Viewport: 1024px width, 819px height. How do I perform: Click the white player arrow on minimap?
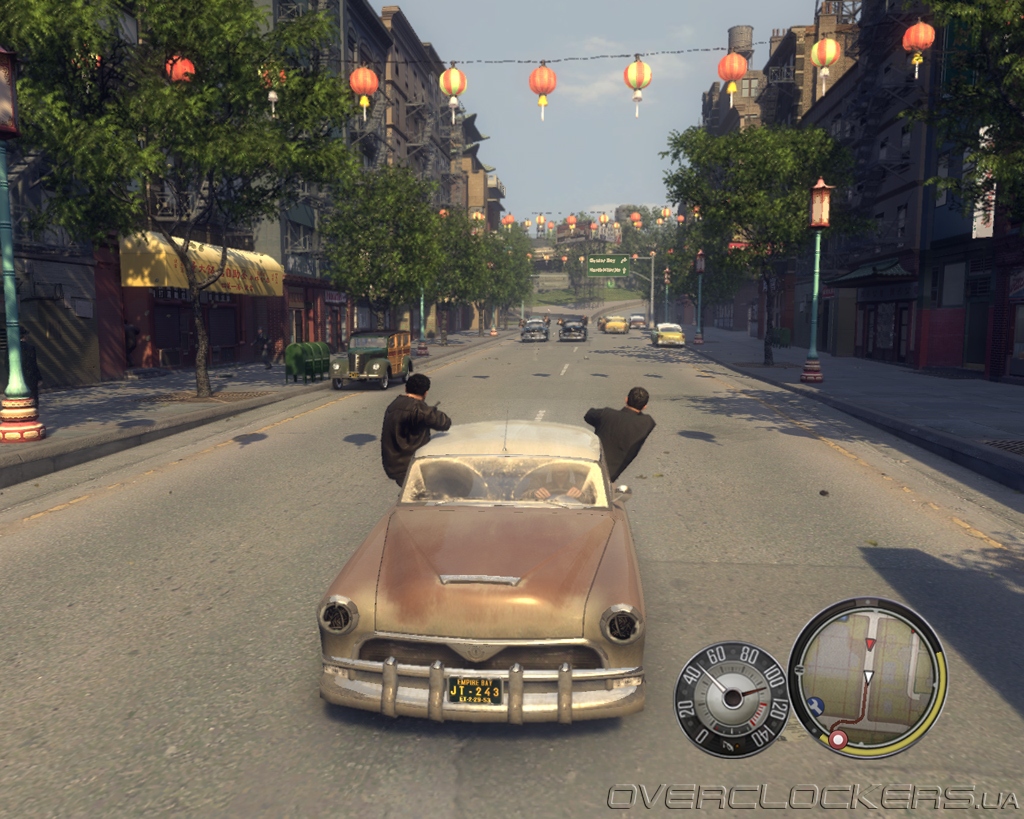[x=868, y=678]
